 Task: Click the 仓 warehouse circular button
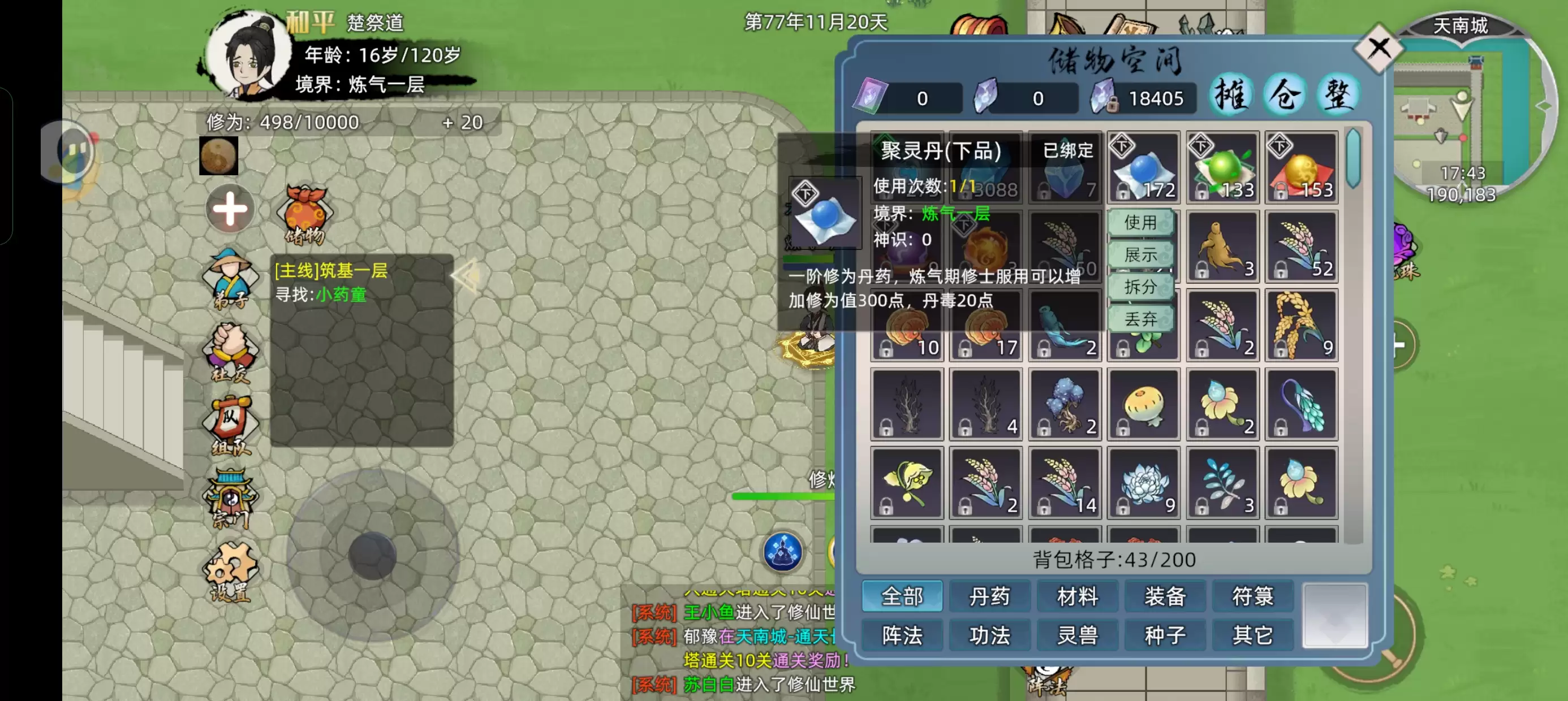pos(1285,94)
